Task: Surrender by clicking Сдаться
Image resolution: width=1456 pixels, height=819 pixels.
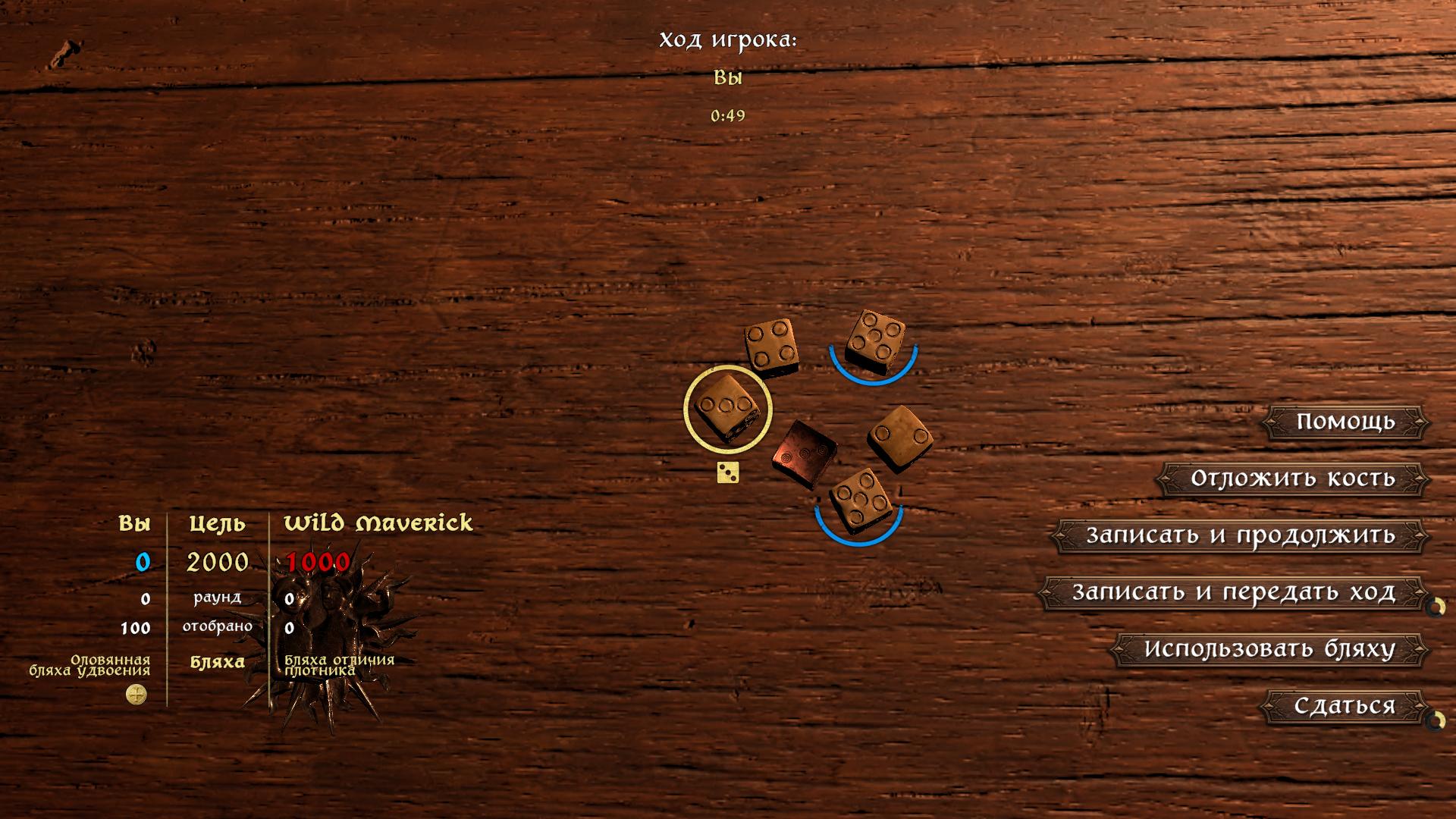Action: pos(1344,705)
